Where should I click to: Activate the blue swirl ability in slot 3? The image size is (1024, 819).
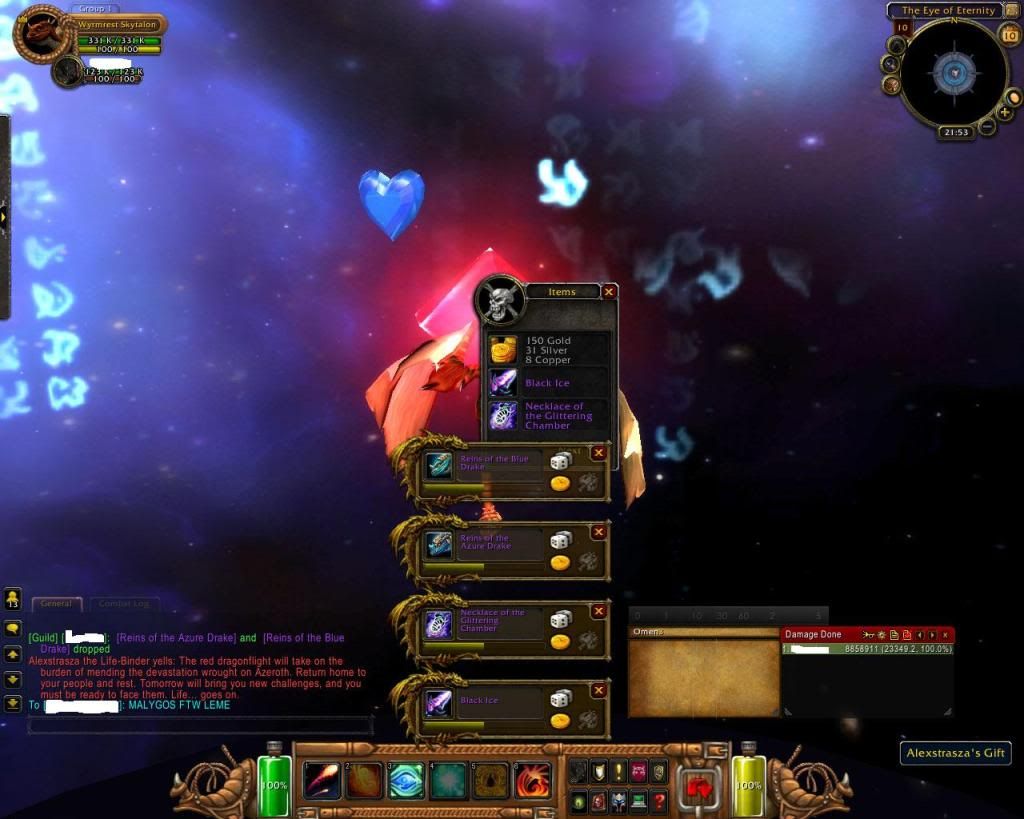[x=406, y=780]
